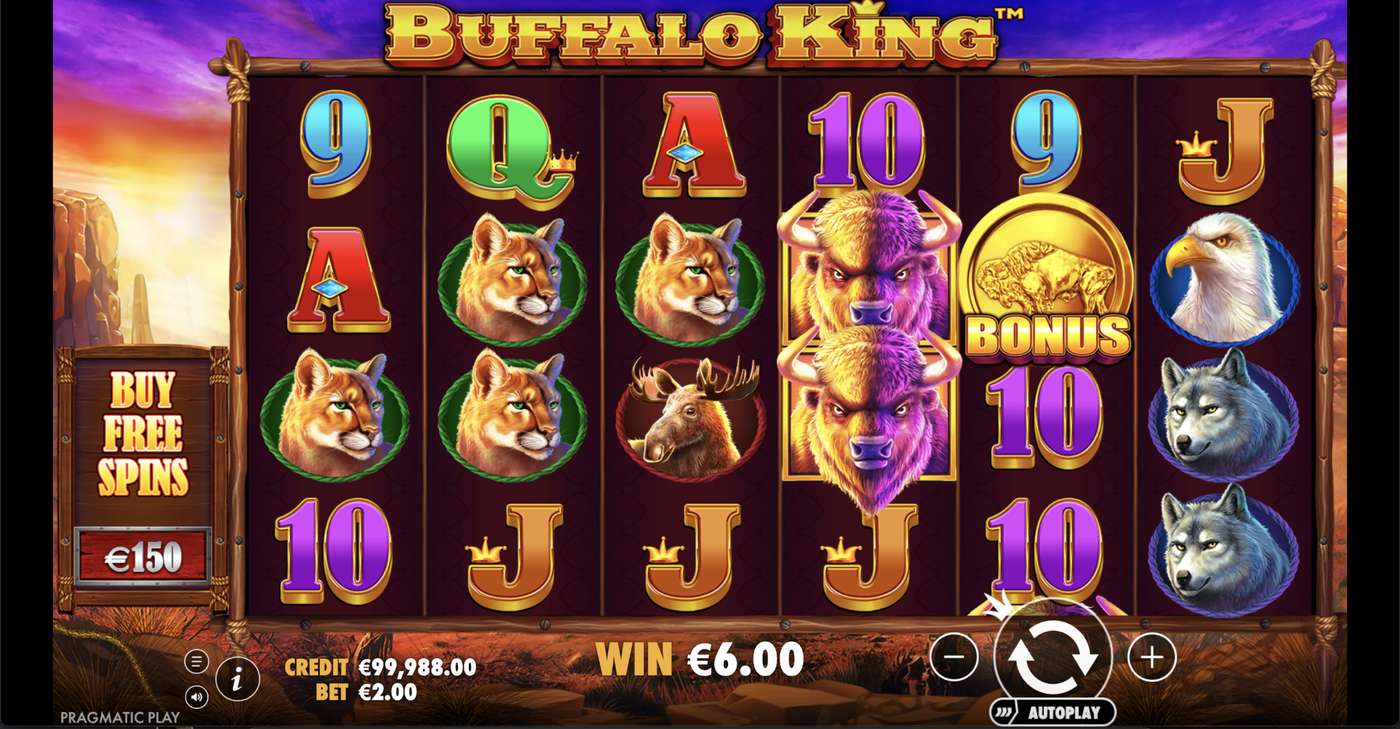This screenshot has height=729, width=1400.
Task: Open the Autoplay settings
Action: point(1051,713)
